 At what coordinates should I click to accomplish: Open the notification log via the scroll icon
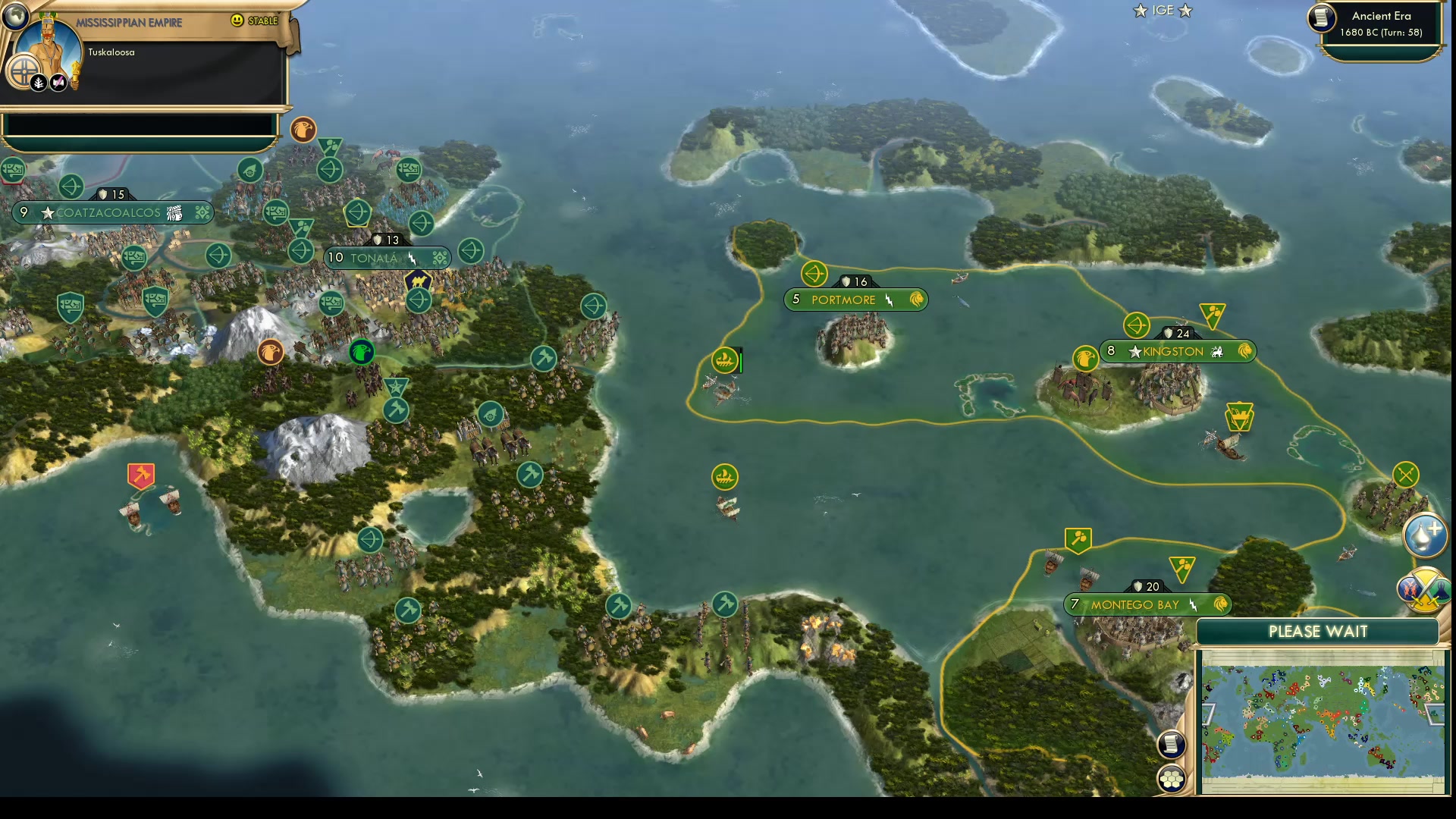point(1172,745)
